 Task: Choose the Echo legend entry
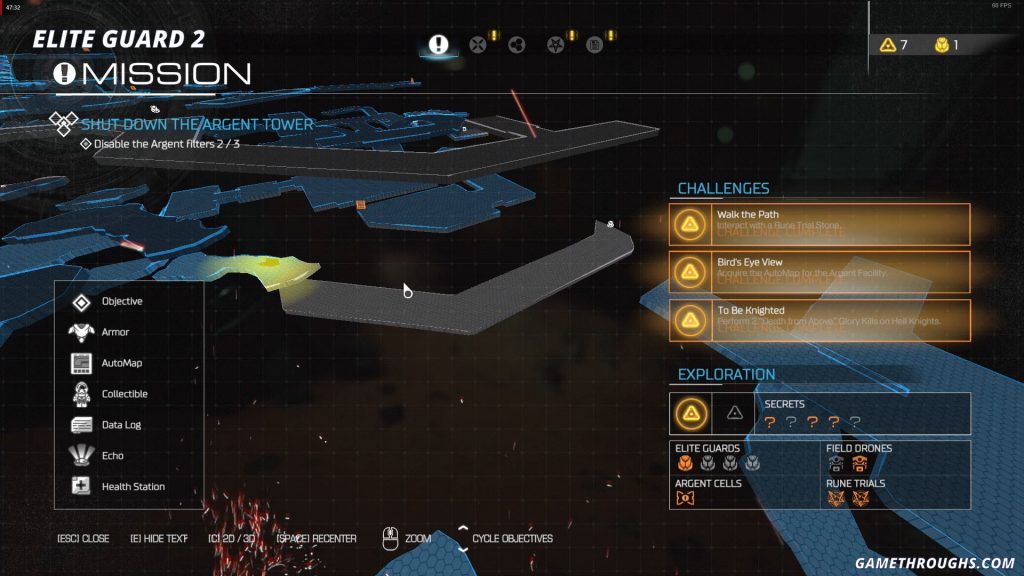[112, 456]
